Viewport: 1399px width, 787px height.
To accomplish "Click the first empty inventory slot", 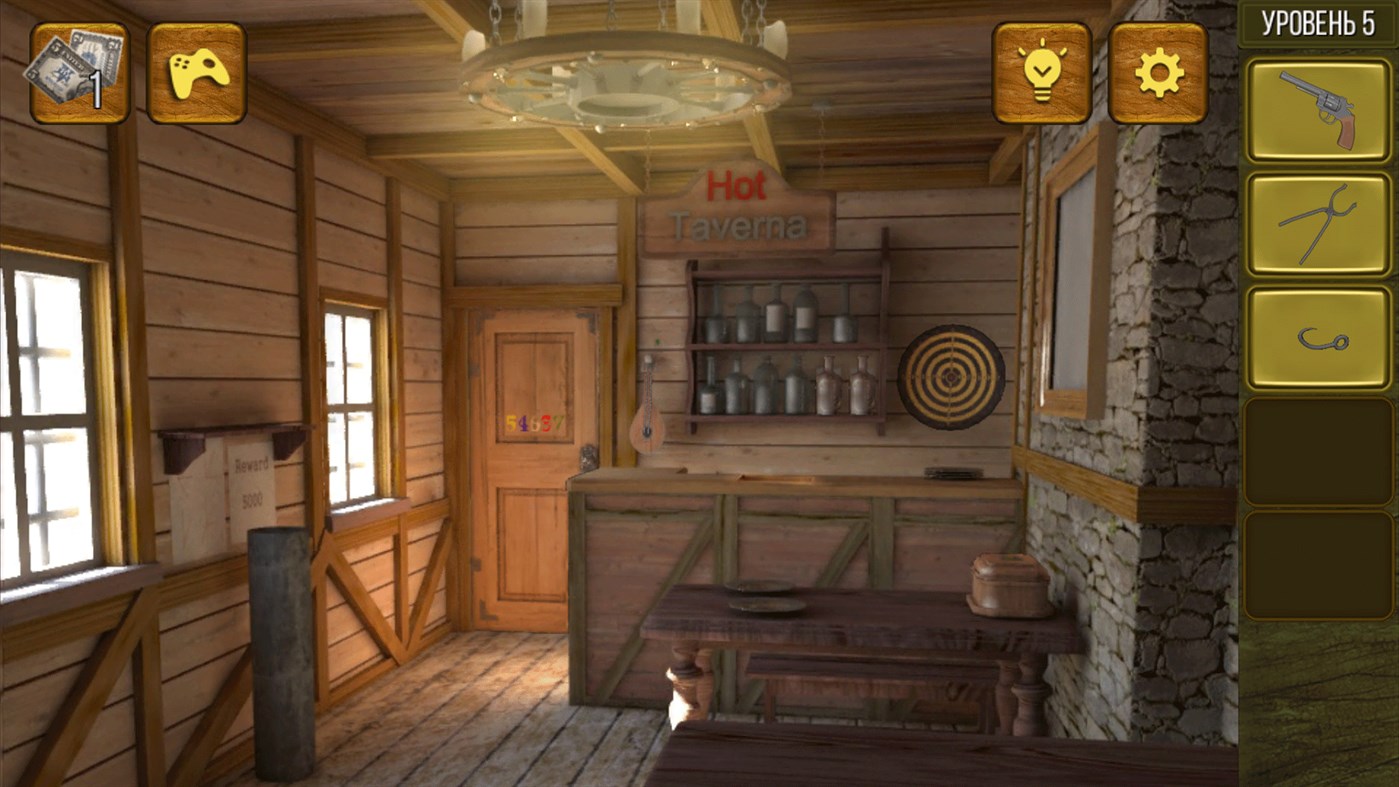I will click(x=1318, y=448).
